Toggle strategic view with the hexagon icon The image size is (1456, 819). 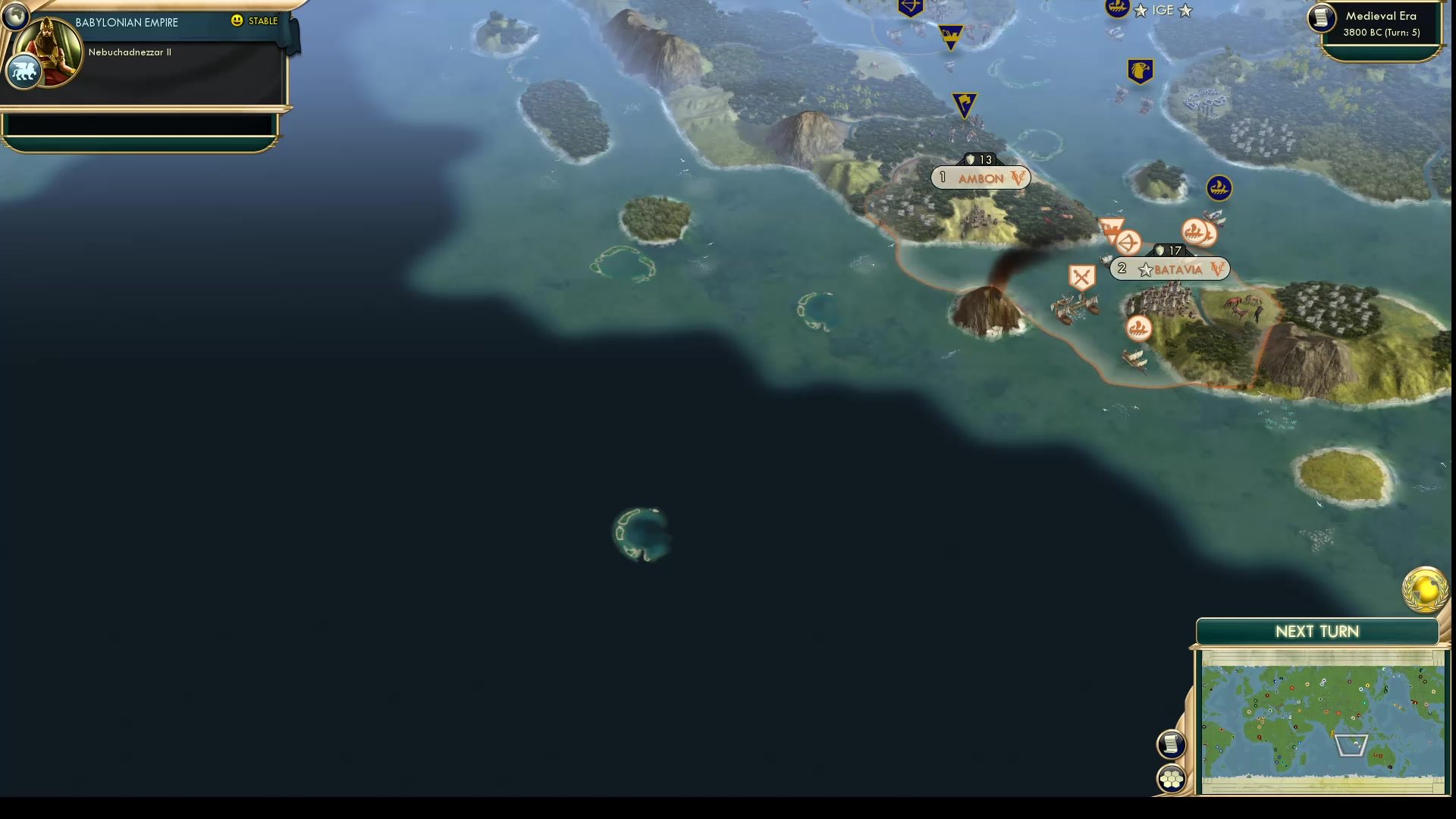click(x=1170, y=777)
